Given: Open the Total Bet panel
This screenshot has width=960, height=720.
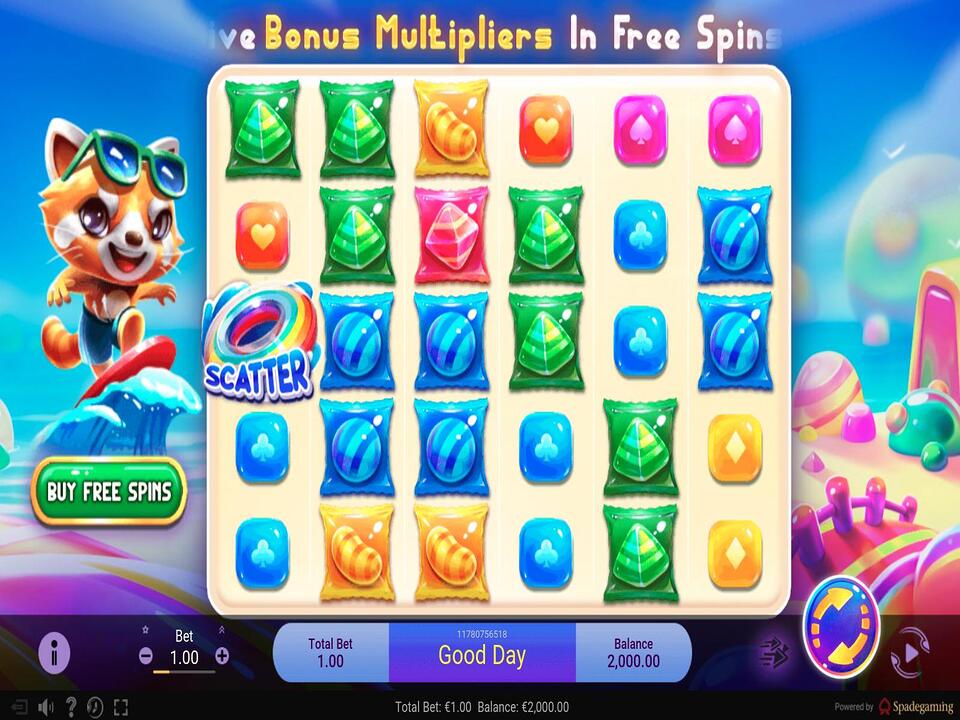Looking at the screenshot, I should click(330, 653).
